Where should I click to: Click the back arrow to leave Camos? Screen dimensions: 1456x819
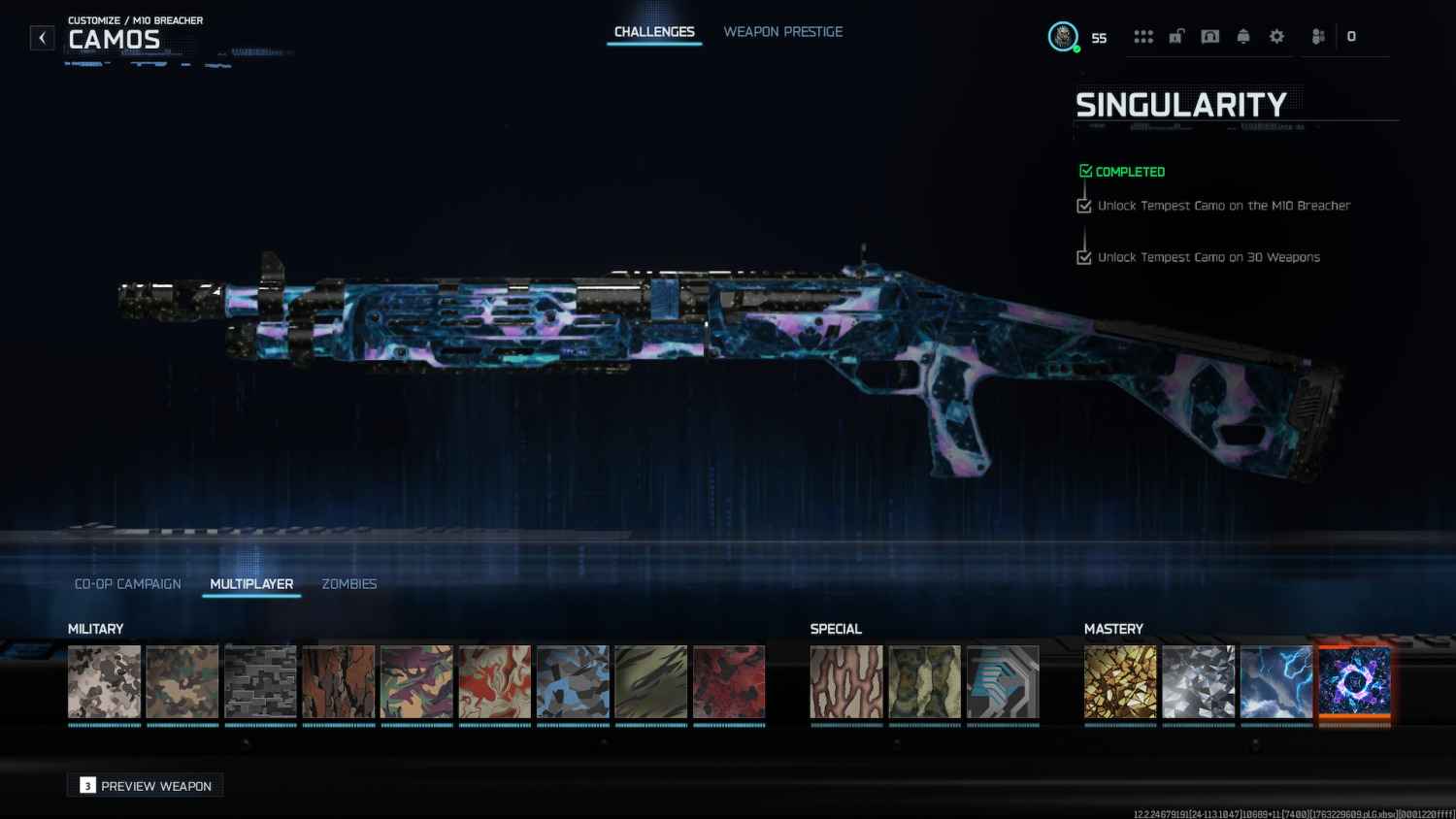pos(42,37)
